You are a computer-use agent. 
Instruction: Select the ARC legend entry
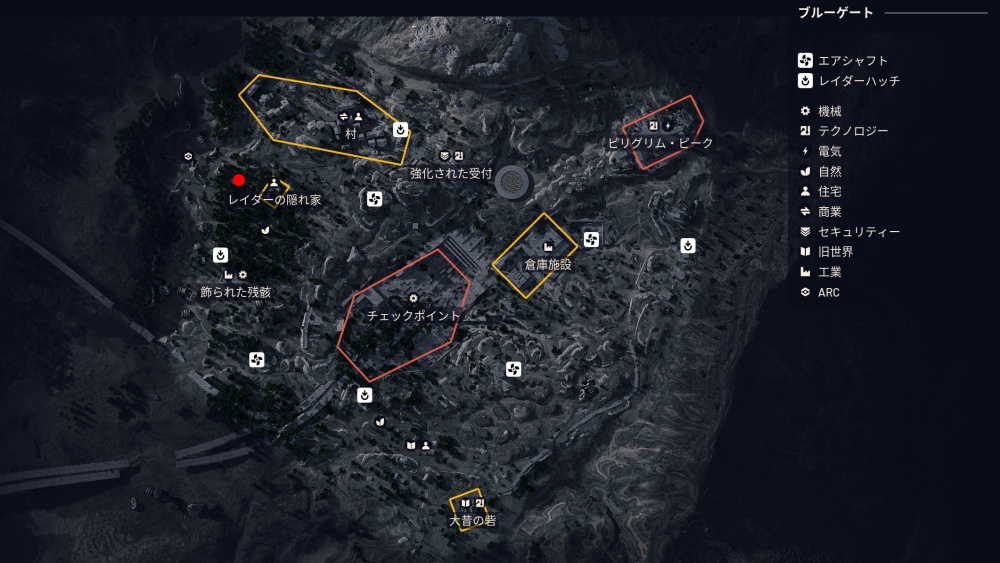[x=829, y=292]
